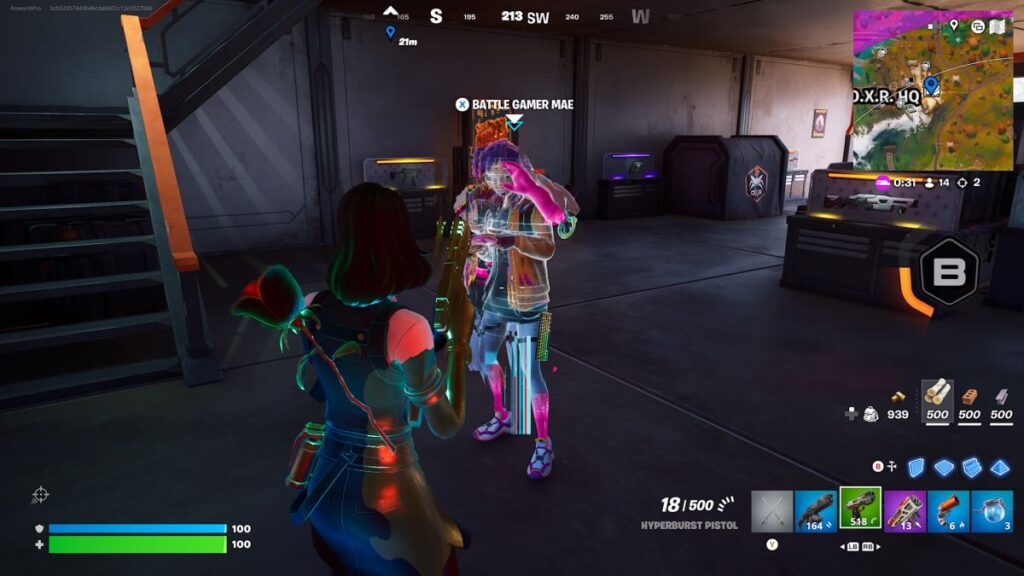Click the folded map icon on minimap
Image resolution: width=1024 pixels, height=576 pixels.
click(997, 27)
